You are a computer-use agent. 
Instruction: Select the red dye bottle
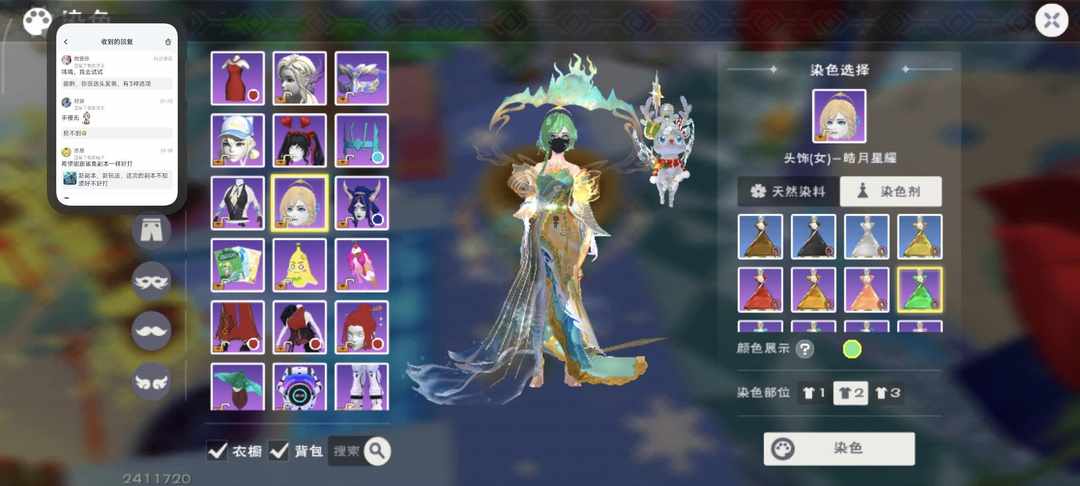[760, 290]
